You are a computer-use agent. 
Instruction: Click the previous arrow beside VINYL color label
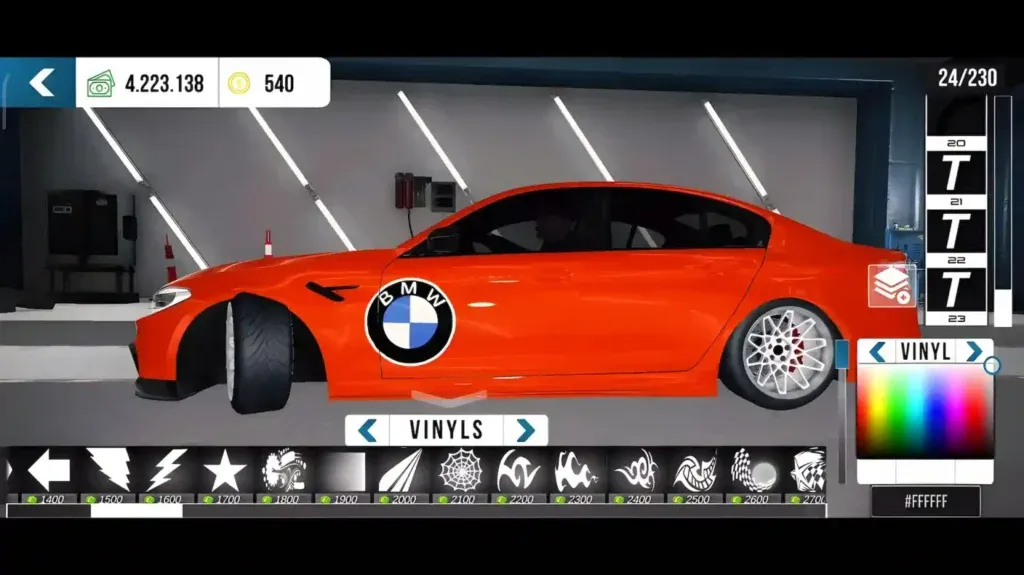click(877, 352)
